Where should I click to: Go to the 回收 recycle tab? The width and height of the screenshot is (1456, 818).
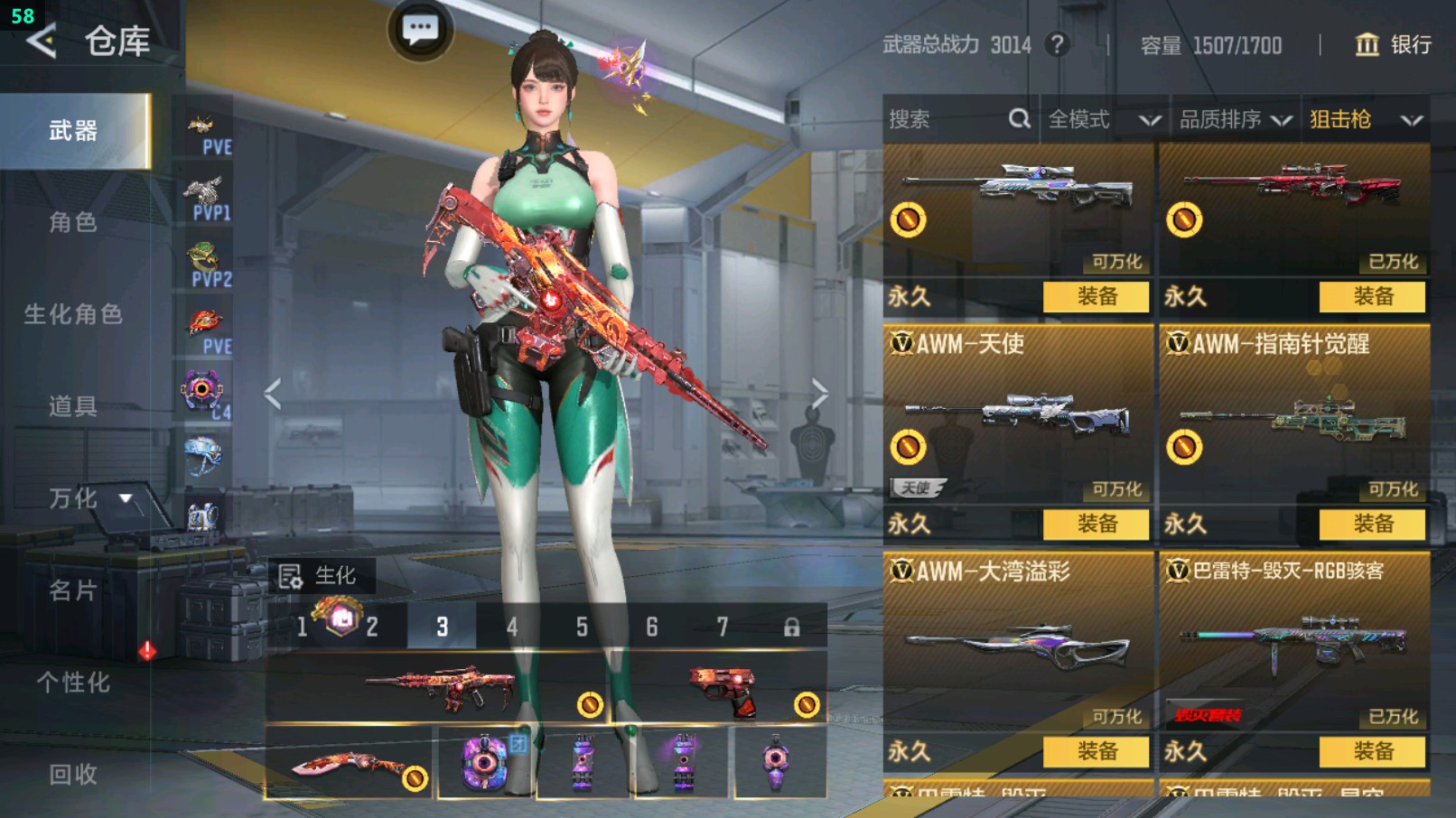73,774
